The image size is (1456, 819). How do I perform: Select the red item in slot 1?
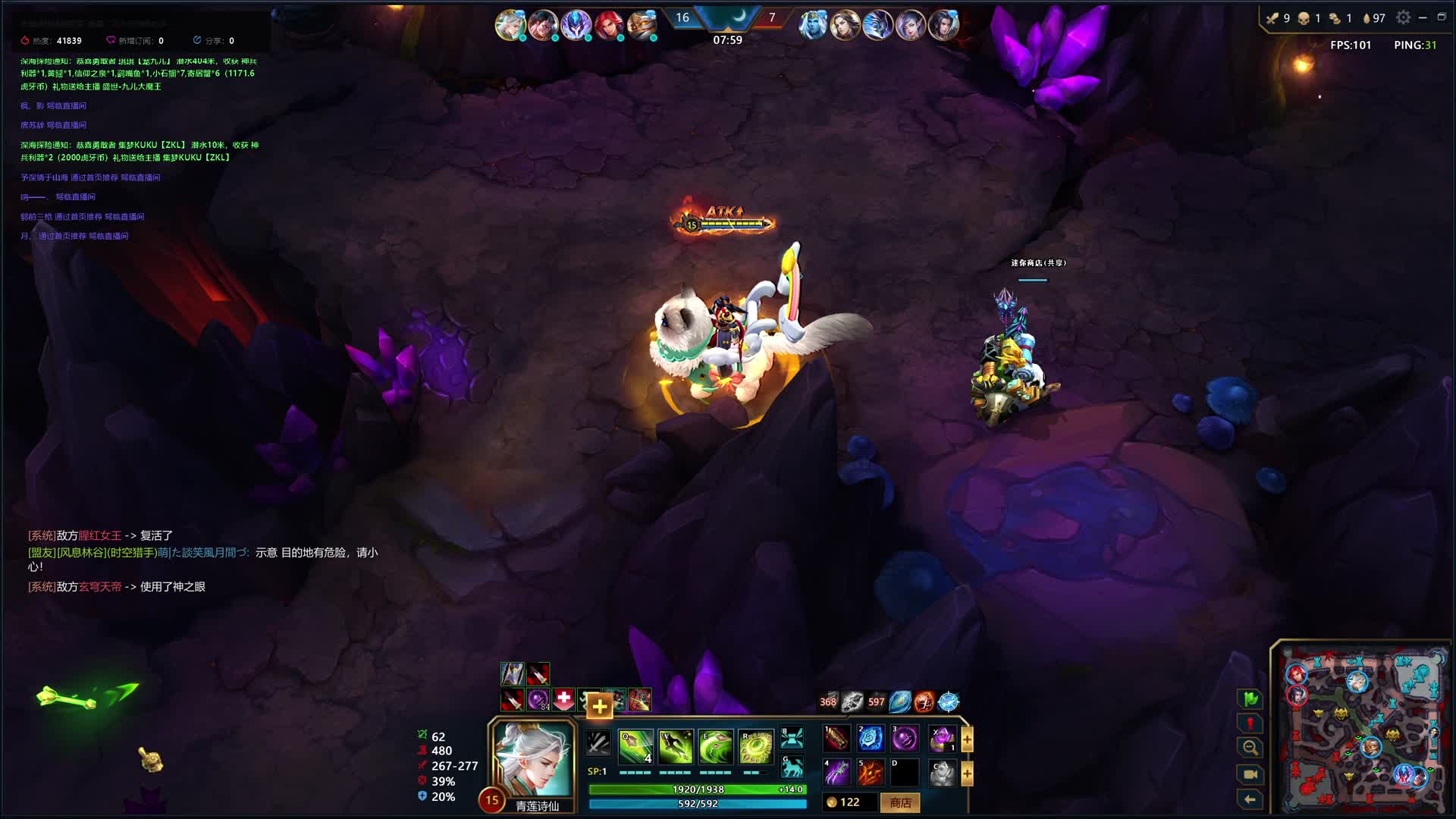point(836,738)
